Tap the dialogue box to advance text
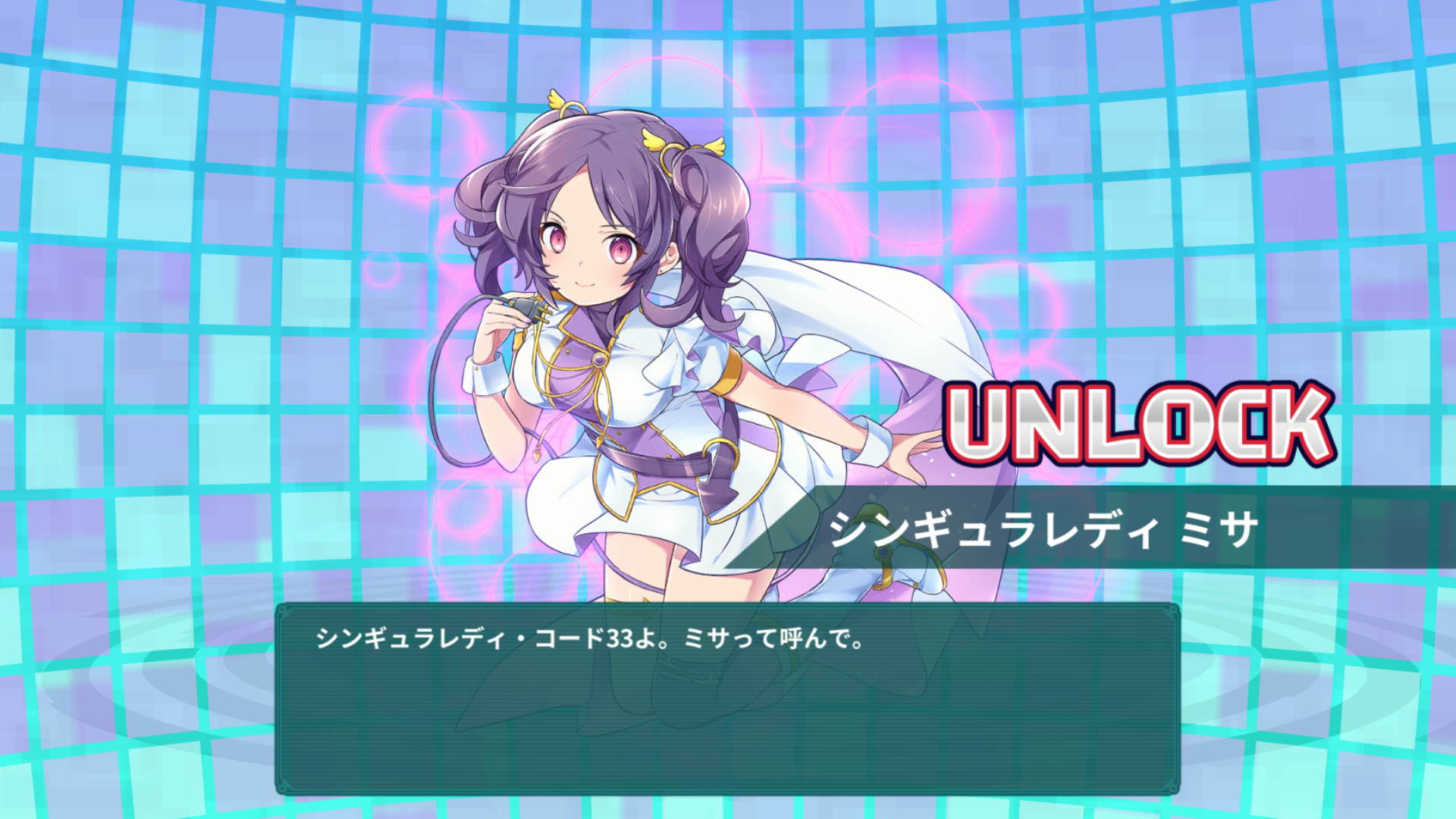Screen dimensions: 1456x819 click(728, 705)
